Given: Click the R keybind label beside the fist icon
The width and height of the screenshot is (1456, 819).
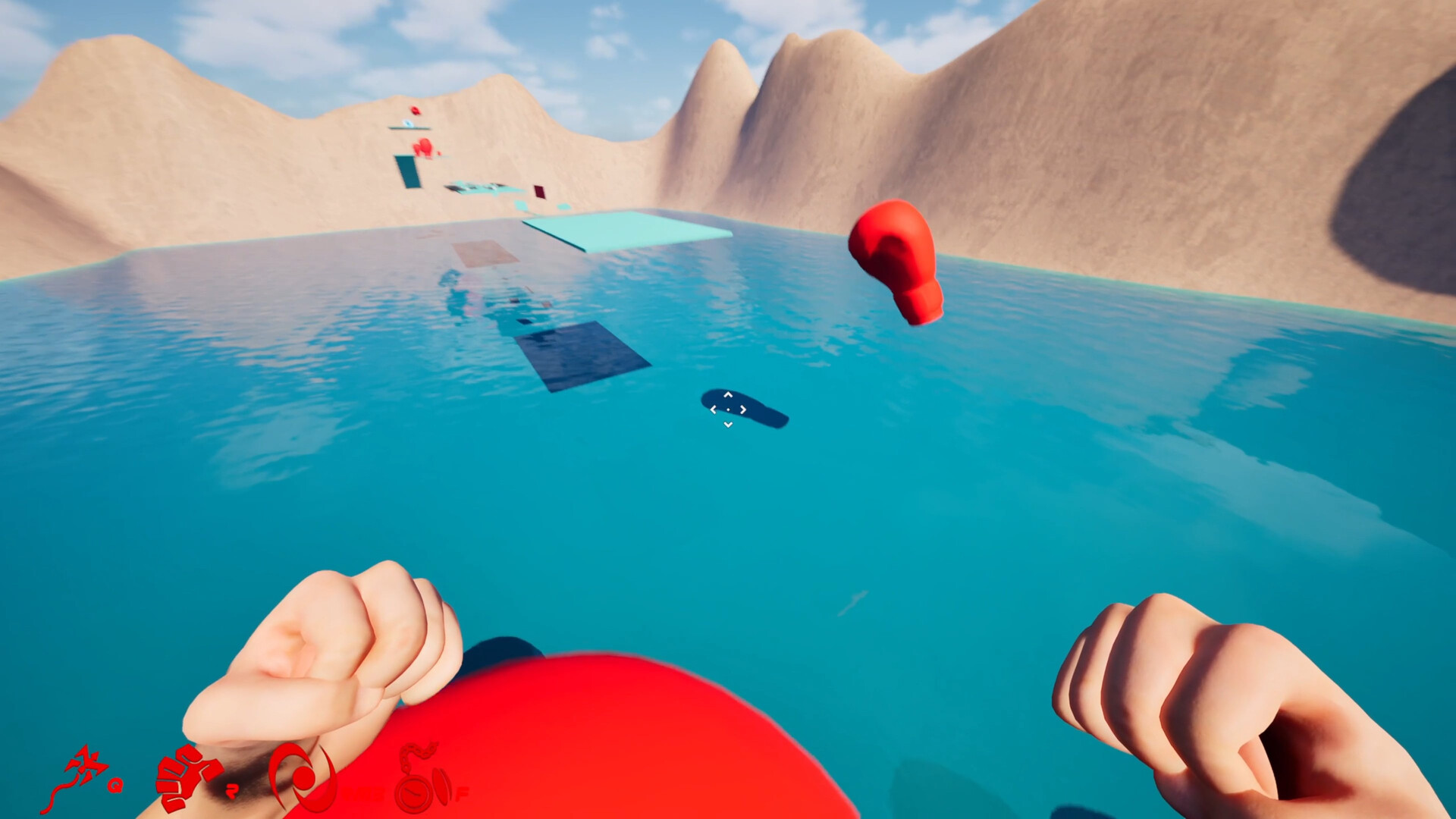Looking at the screenshot, I should (232, 791).
